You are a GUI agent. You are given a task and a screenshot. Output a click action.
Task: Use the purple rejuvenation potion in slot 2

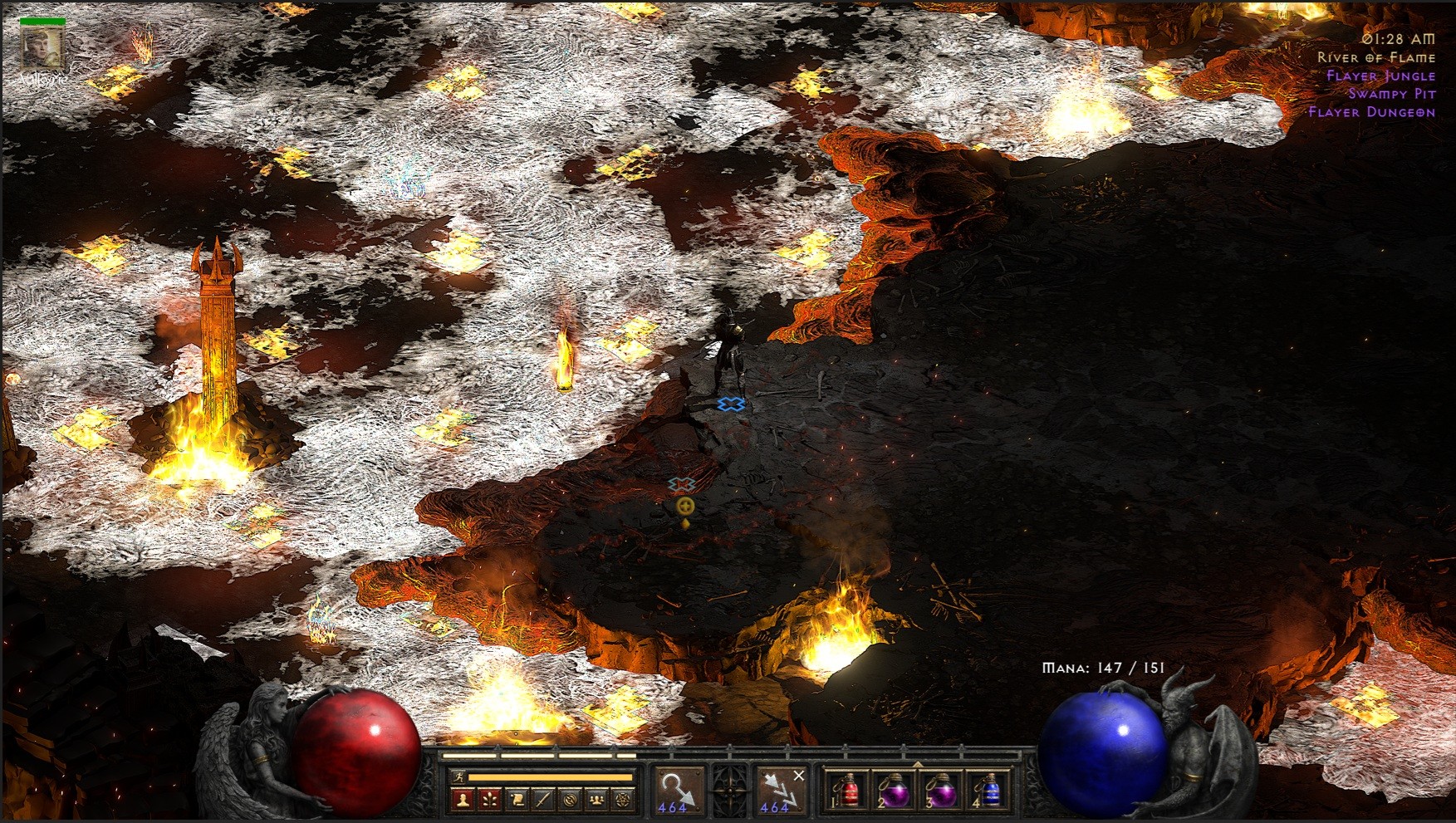tap(894, 791)
